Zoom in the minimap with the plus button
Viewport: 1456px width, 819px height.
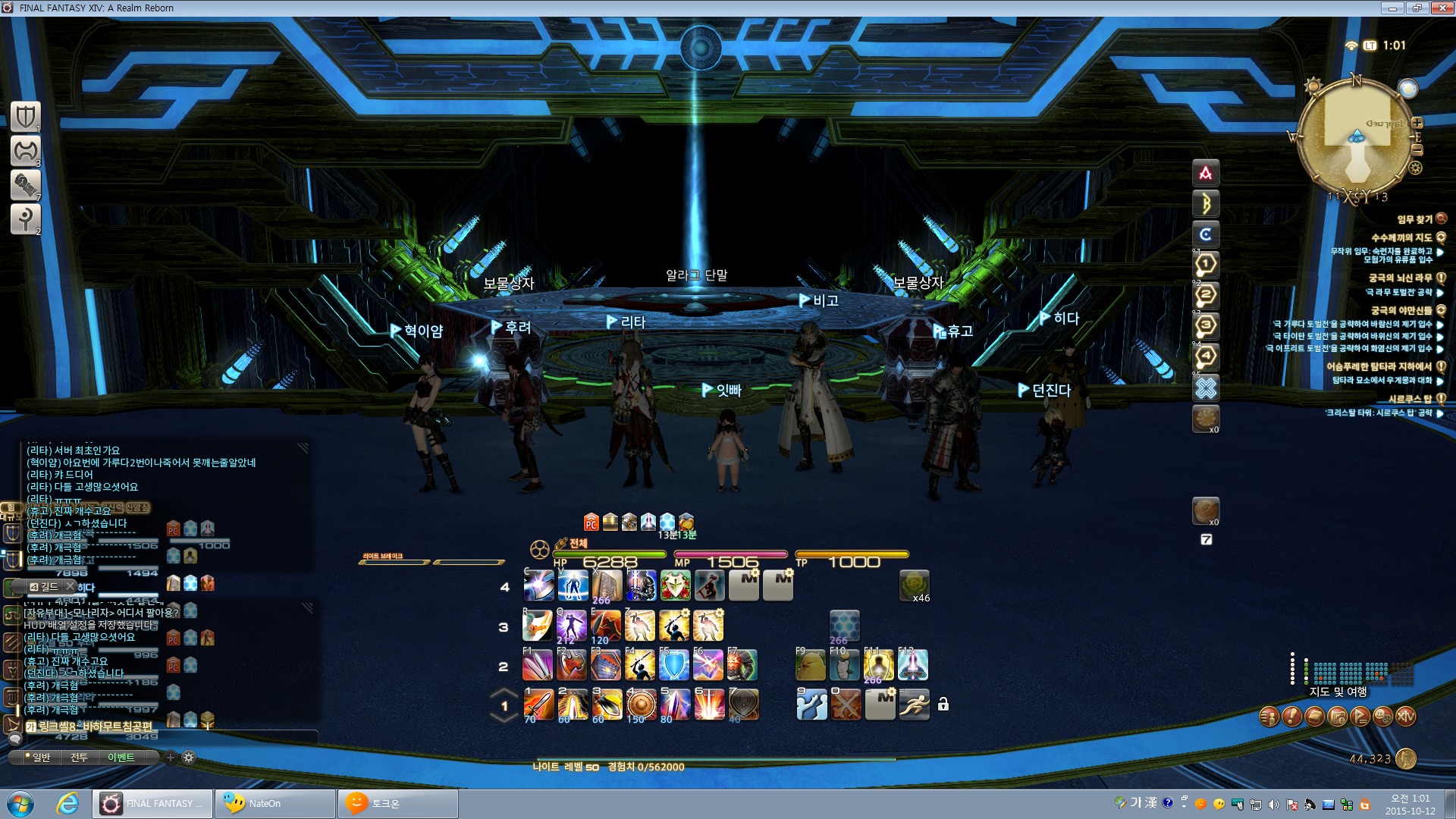(x=1417, y=123)
